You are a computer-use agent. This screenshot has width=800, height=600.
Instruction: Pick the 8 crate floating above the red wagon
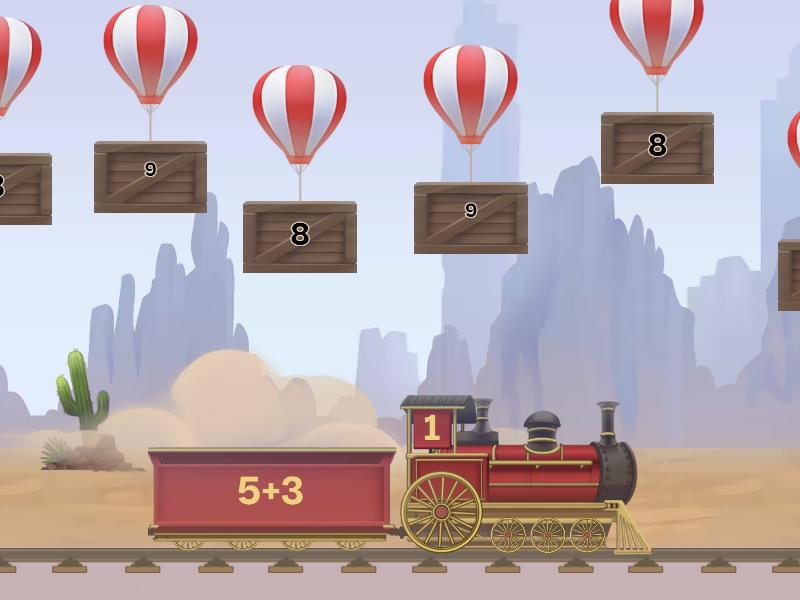point(300,236)
